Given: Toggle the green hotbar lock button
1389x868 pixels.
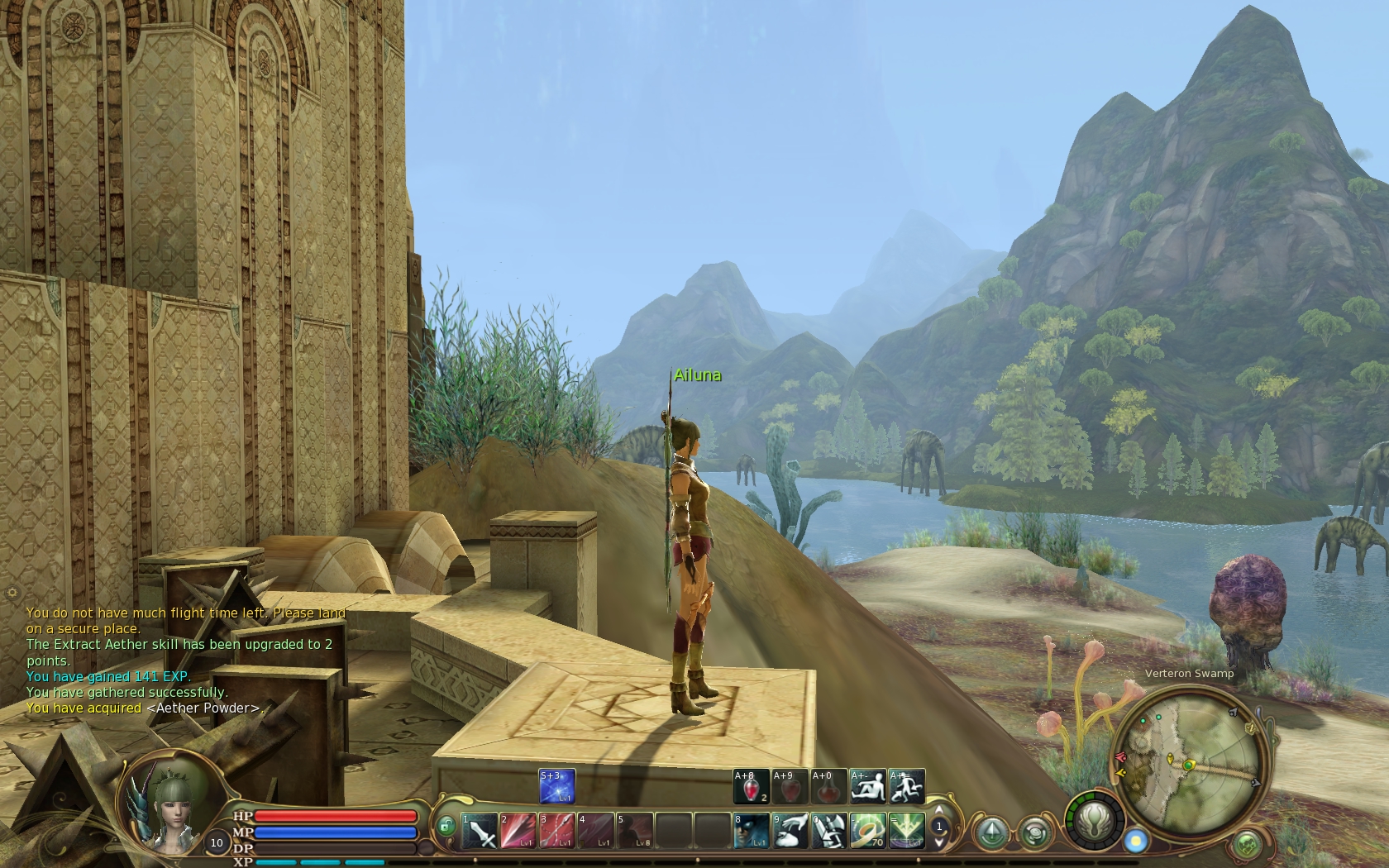Looking at the screenshot, I should coord(446,826).
